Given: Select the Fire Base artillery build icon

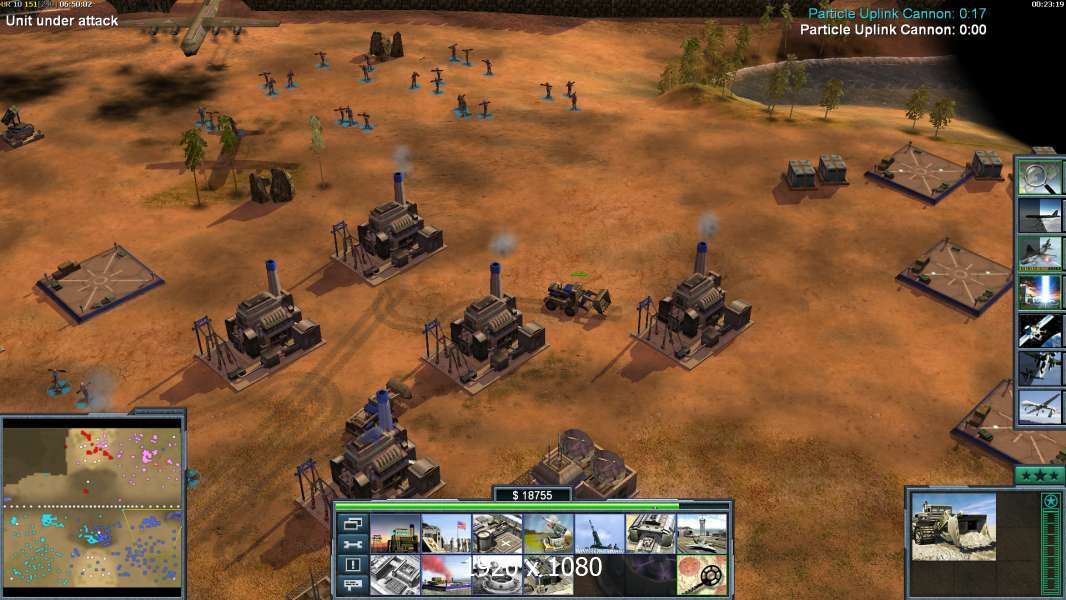Looking at the screenshot, I should coord(599,534).
